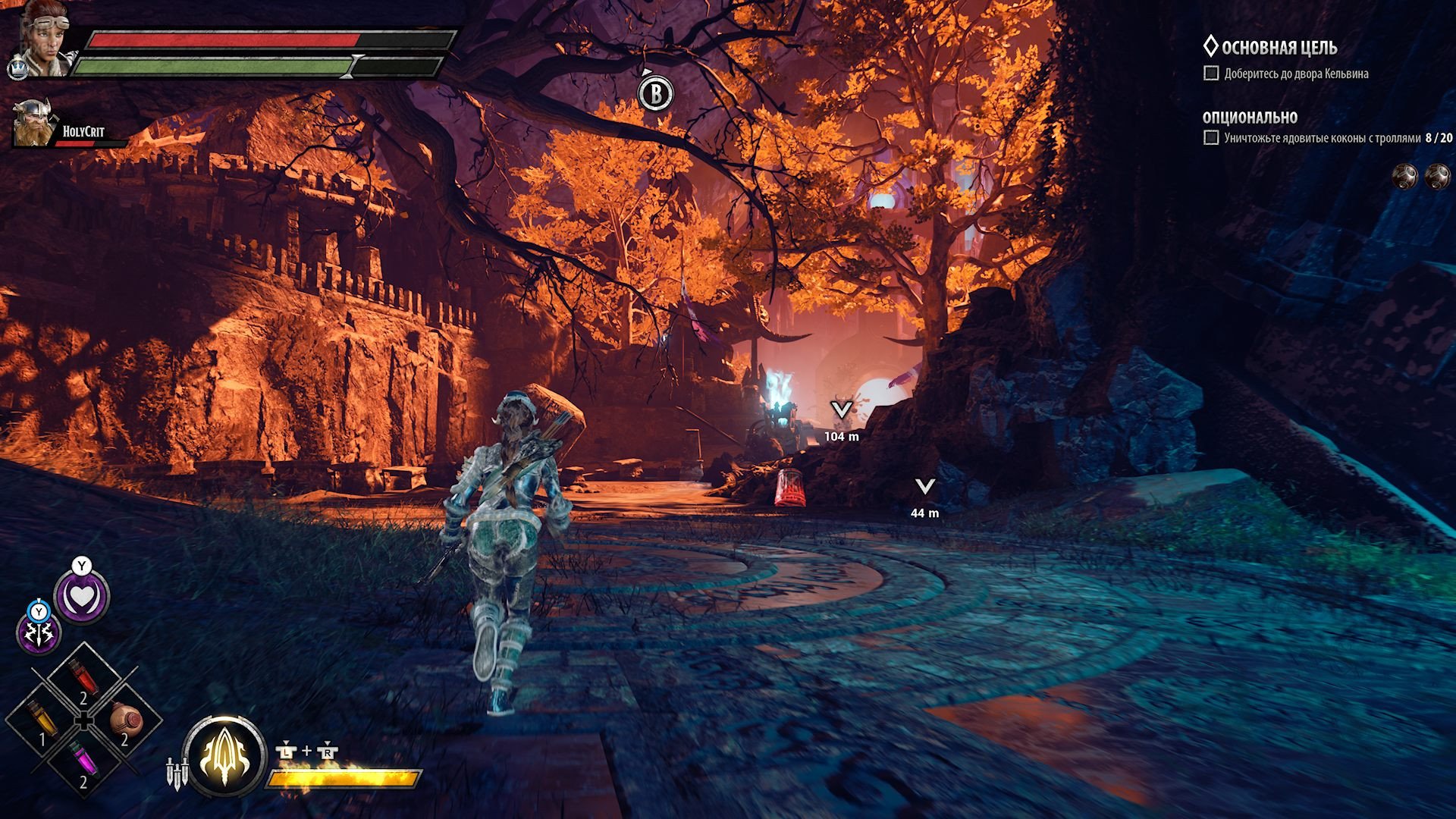Image resolution: width=1456 pixels, height=819 pixels.
Task: Click the 'Доберитесь до двора Кельвина' objective
Action: [1295, 74]
